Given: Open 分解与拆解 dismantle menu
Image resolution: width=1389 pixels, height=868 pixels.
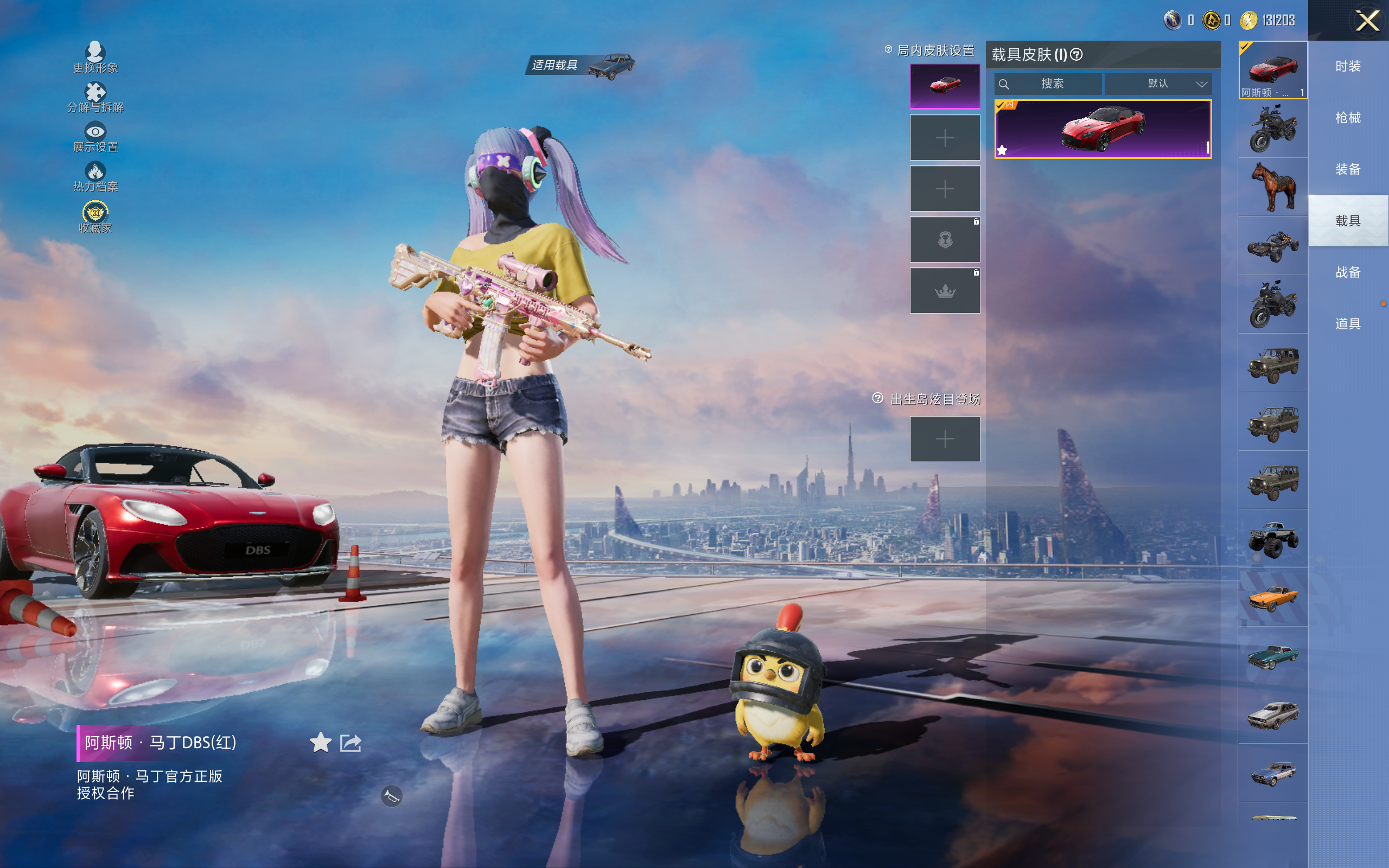Looking at the screenshot, I should pos(95,97).
